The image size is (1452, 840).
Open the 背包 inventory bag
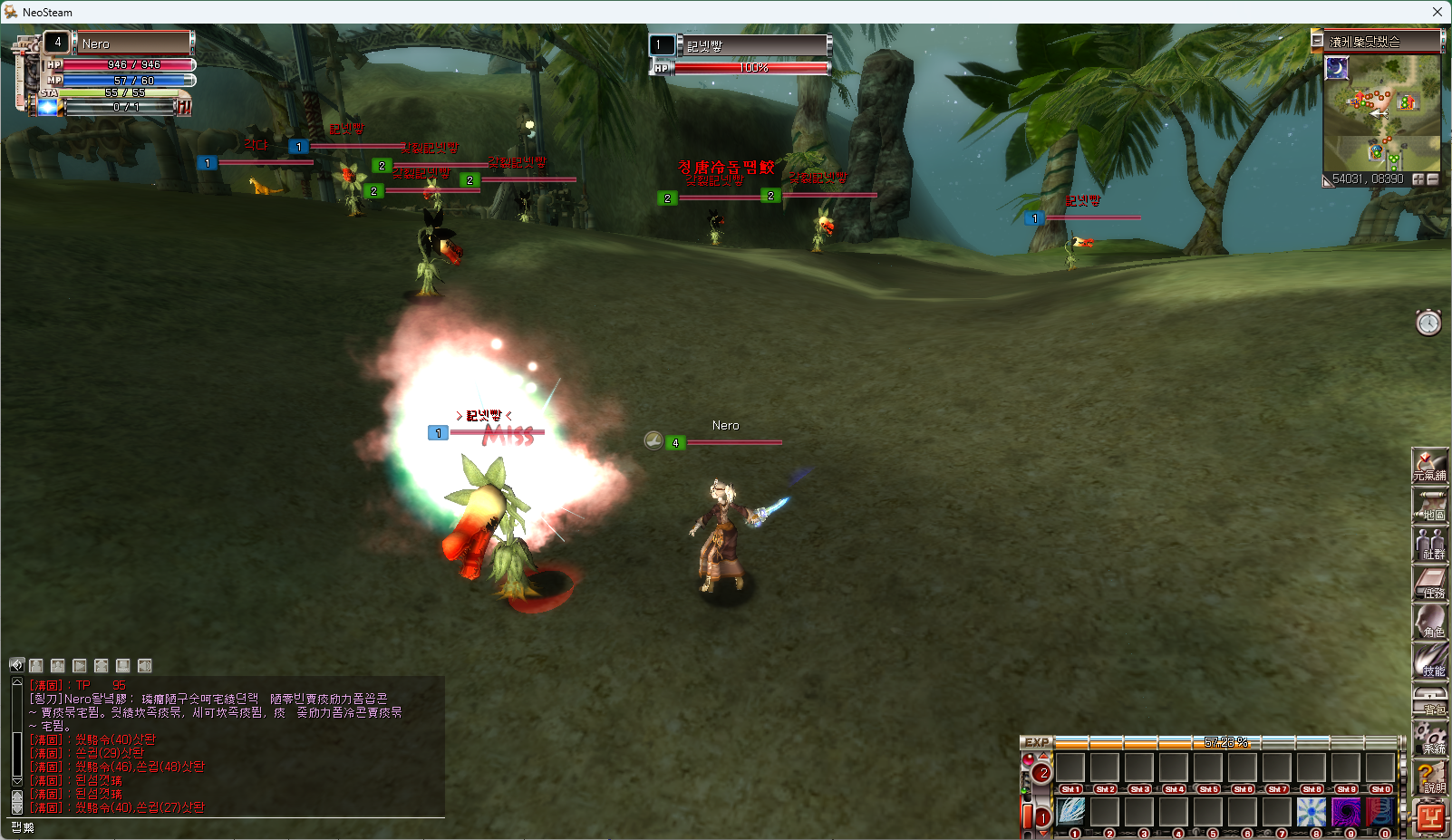1429,700
